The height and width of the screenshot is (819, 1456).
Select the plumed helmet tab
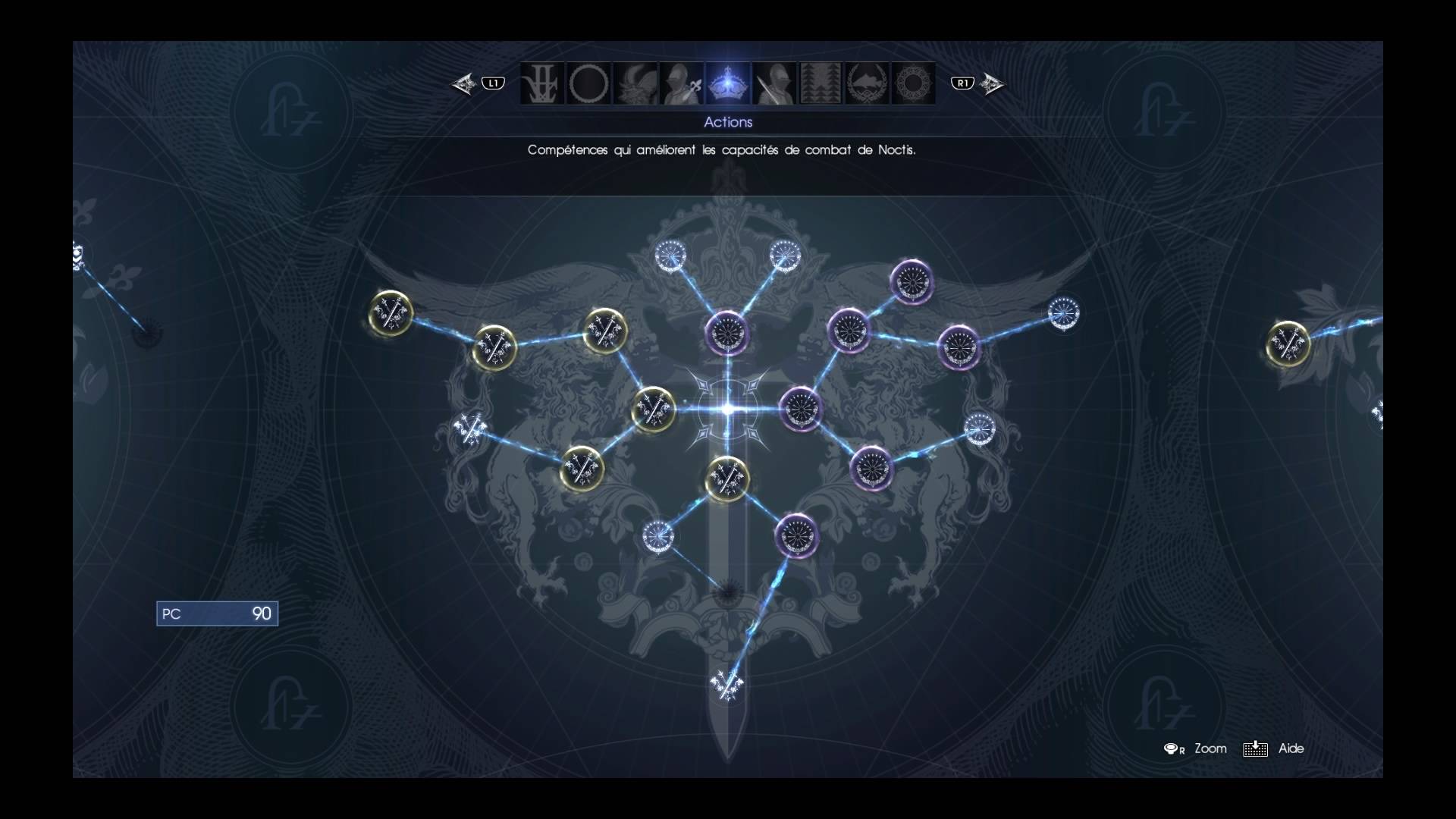tap(635, 83)
